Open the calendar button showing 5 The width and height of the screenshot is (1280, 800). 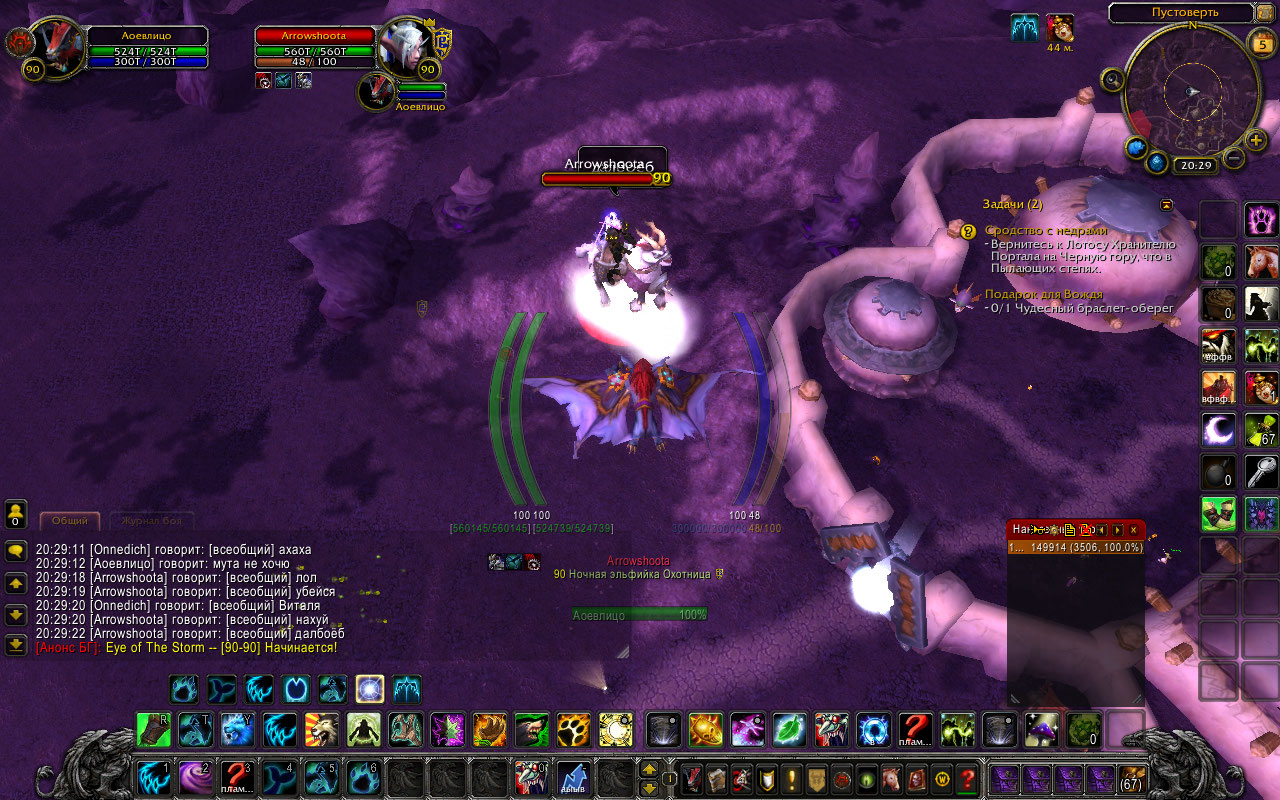1261,43
